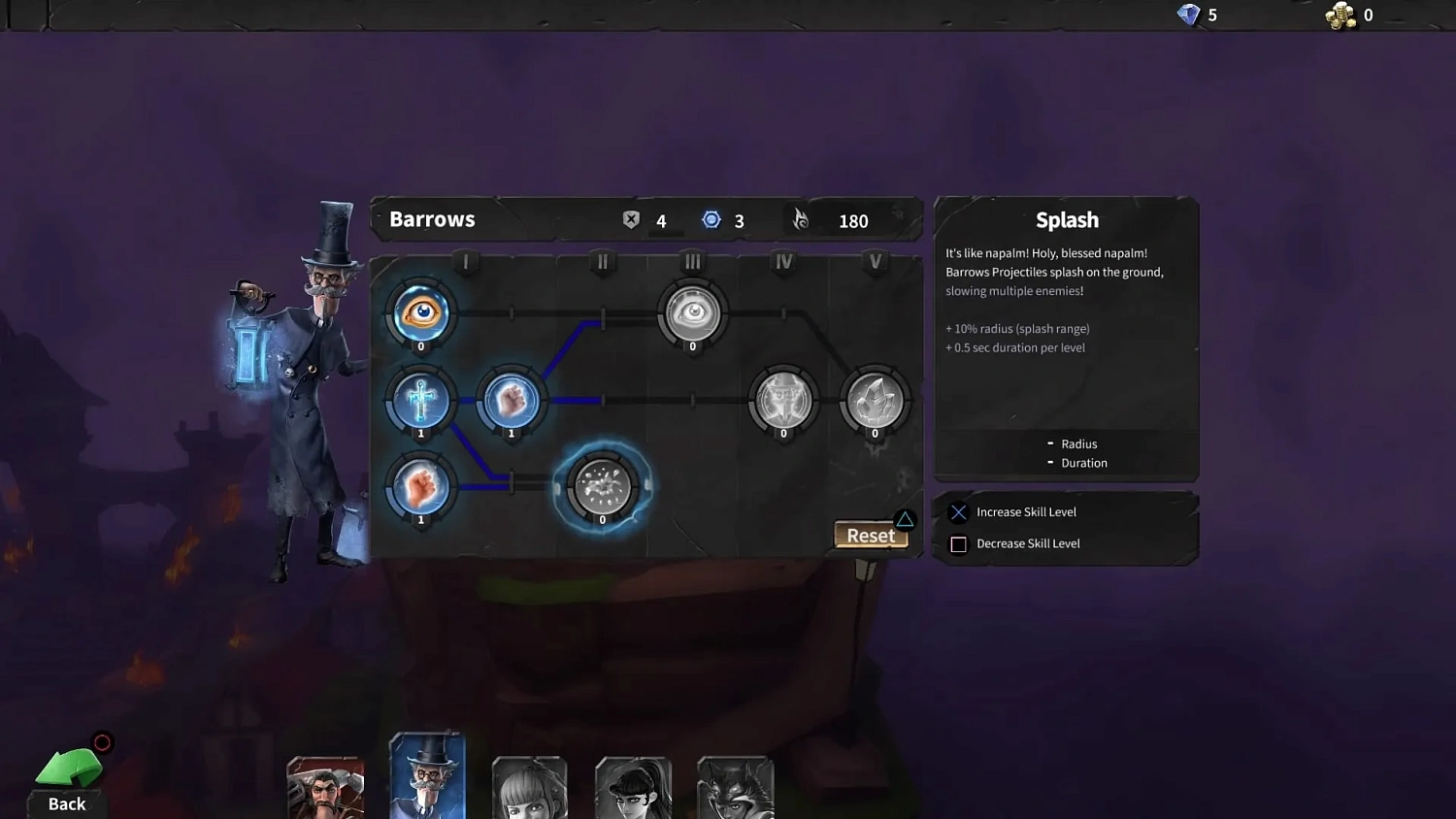Select the crystal skill node in tier V
Screen dimensions: 1456x819
[x=874, y=400]
